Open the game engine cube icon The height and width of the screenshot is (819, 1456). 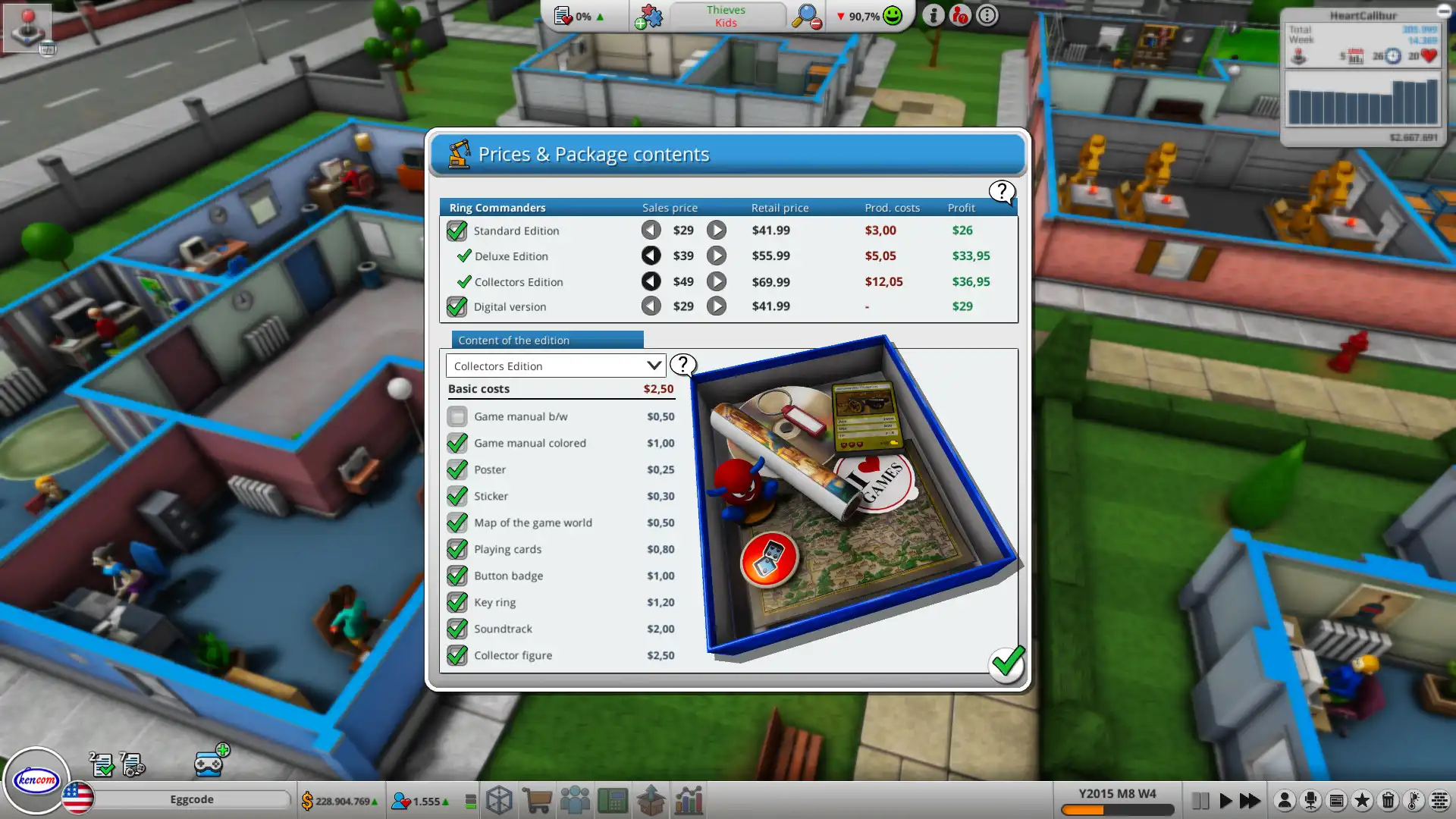pyautogui.click(x=499, y=800)
